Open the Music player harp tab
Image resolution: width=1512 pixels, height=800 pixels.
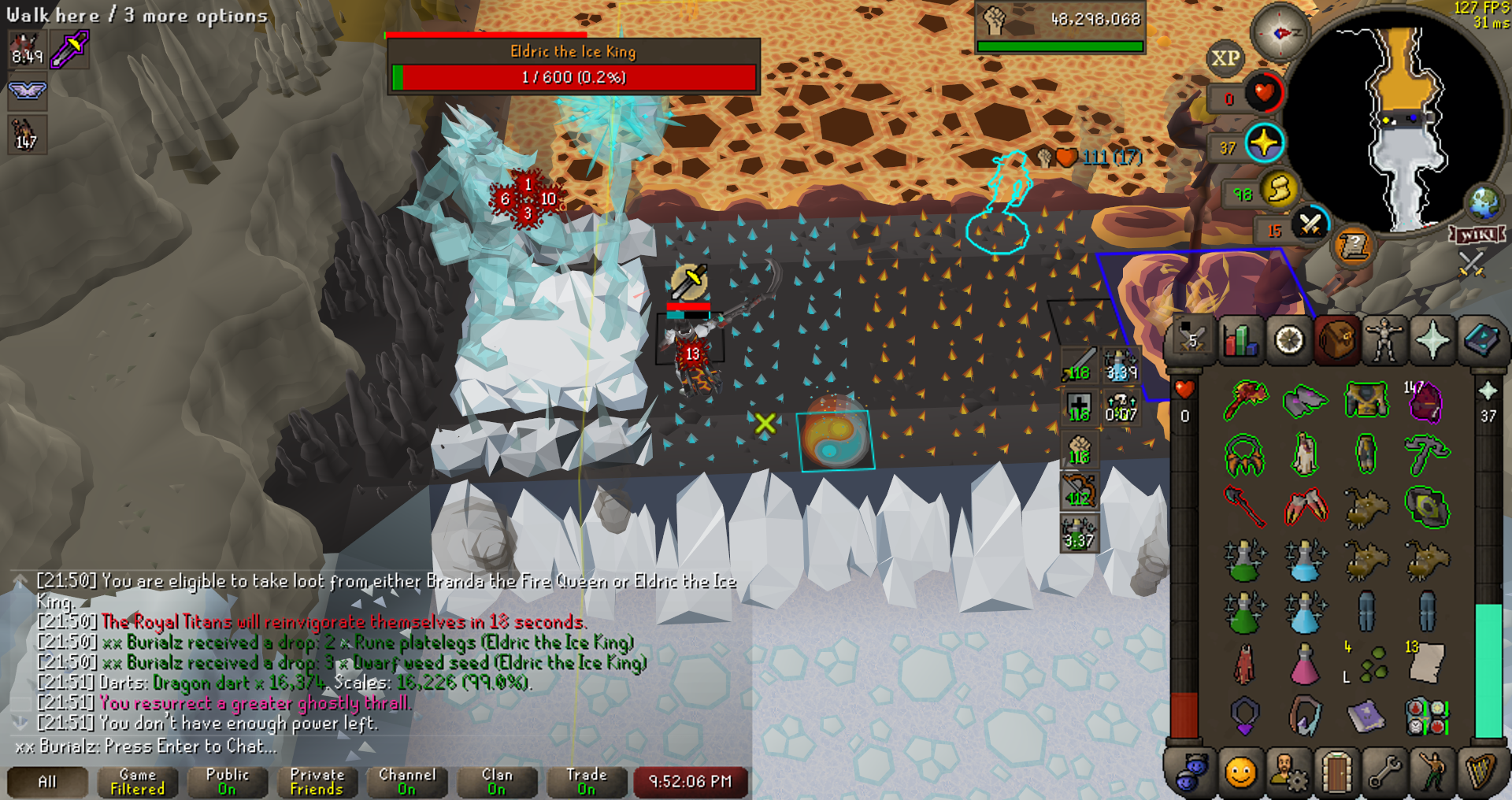coord(1480,772)
